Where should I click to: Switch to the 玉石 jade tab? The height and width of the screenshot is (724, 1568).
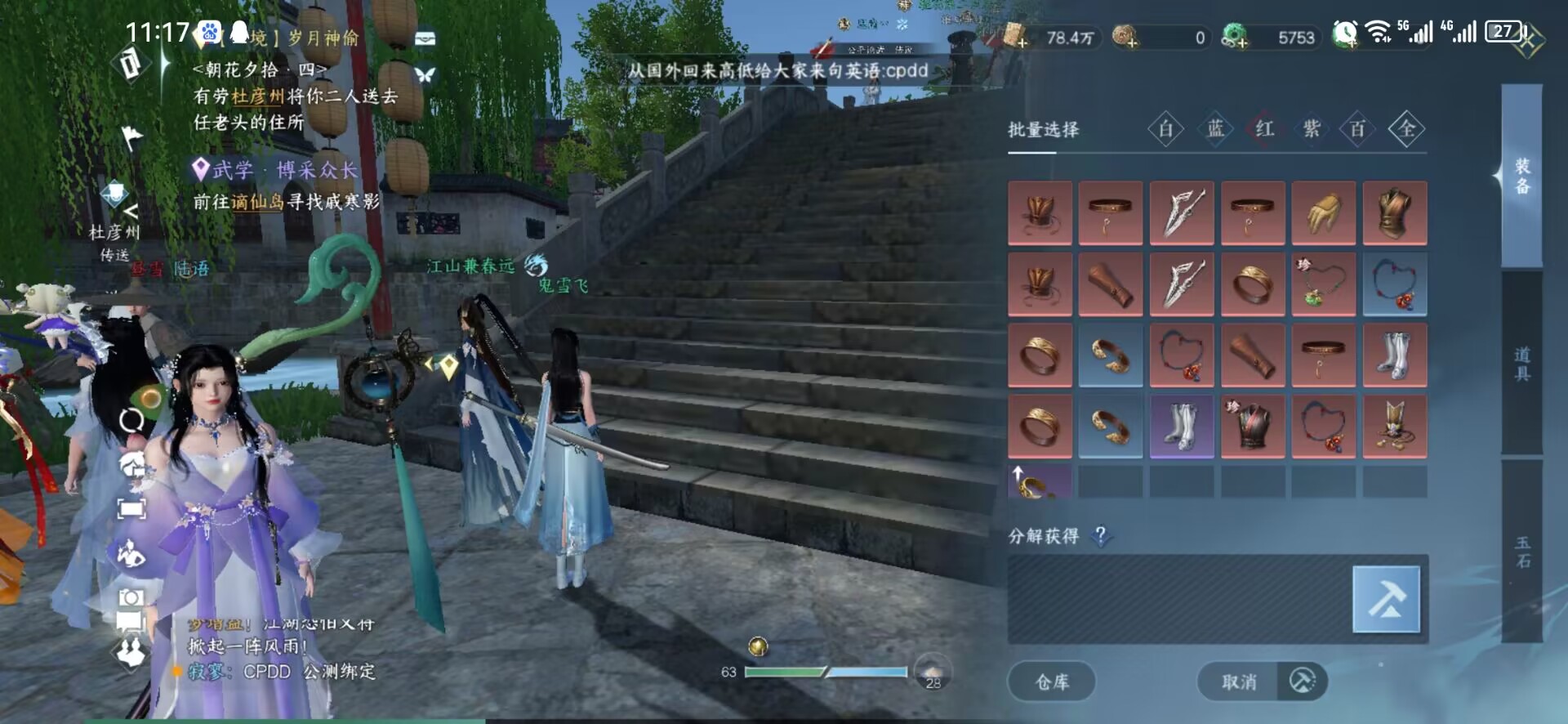[x=1522, y=552]
